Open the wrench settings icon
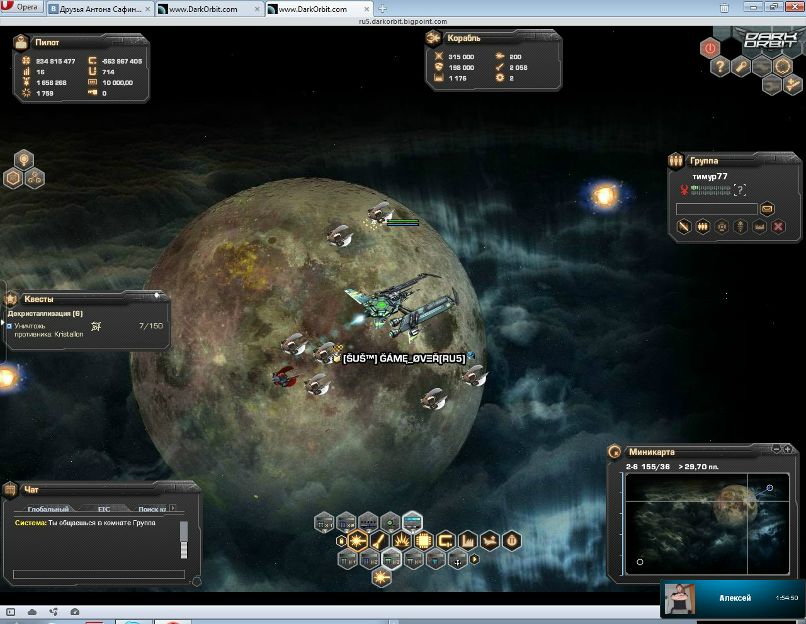This screenshot has width=806, height=624. click(741, 67)
